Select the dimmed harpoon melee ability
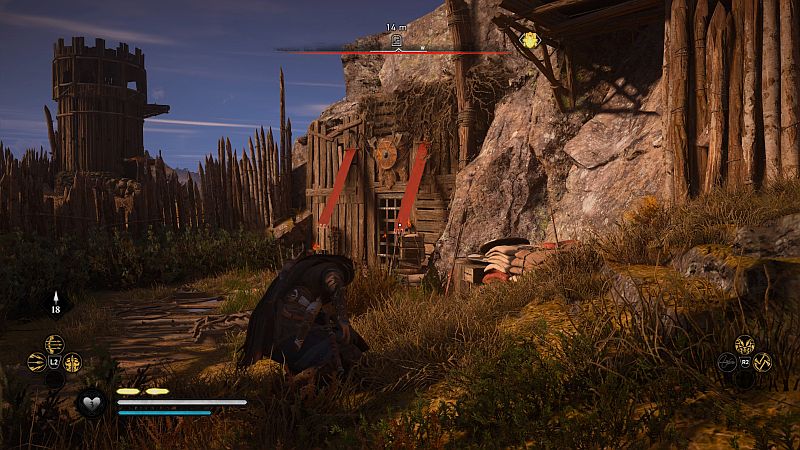The height and width of the screenshot is (450, 800). point(727,362)
